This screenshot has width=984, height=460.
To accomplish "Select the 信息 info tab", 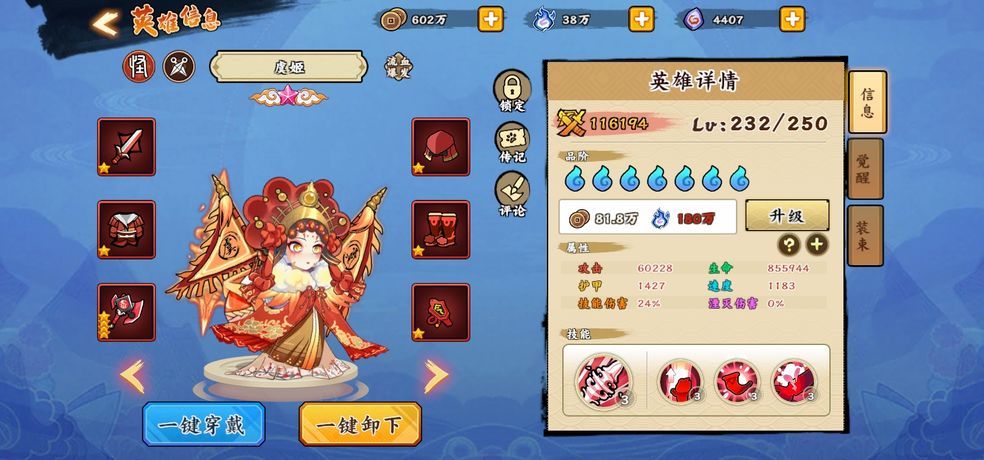I will (867, 102).
